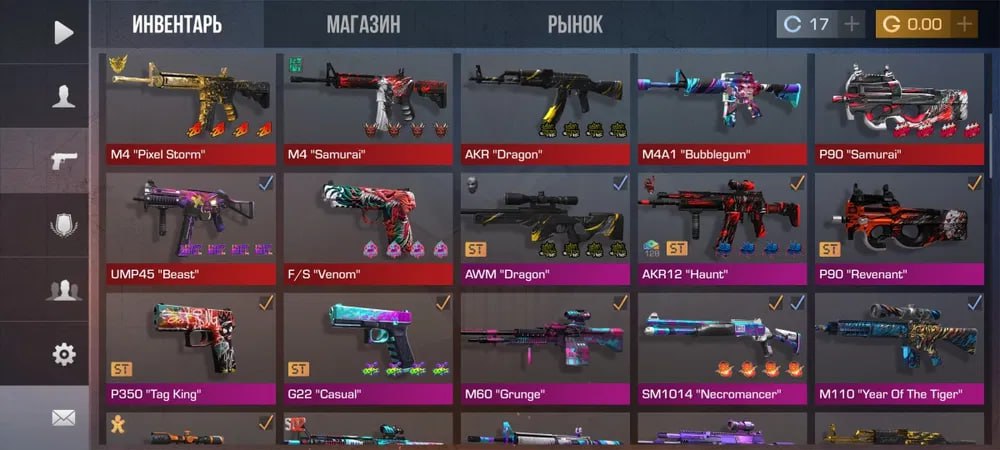This screenshot has width=1000, height=450.
Task: Tap the play arrow in the sidebar
Action: pyautogui.click(x=64, y=32)
